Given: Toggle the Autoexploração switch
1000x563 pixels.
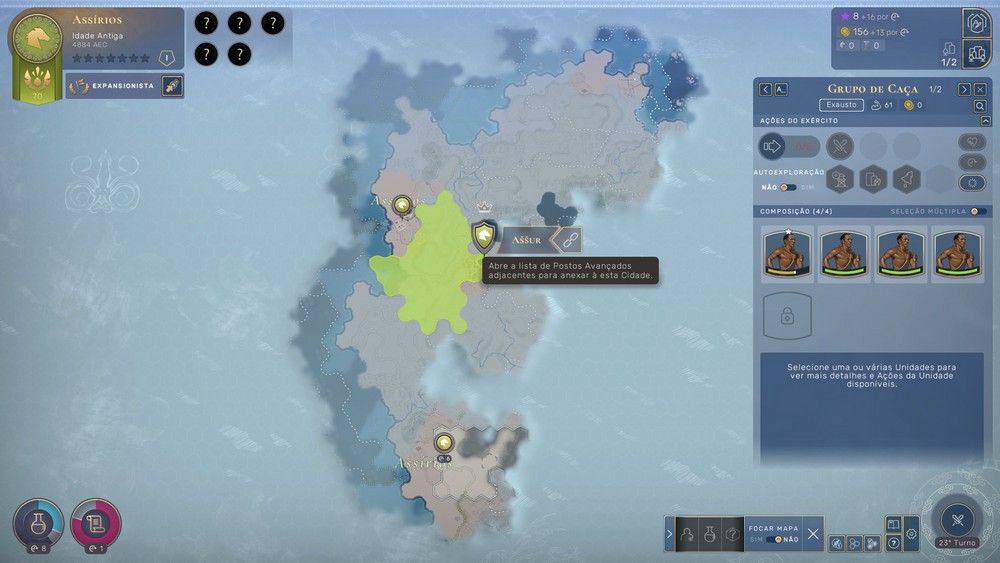Looking at the screenshot, I should coord(789,187).
